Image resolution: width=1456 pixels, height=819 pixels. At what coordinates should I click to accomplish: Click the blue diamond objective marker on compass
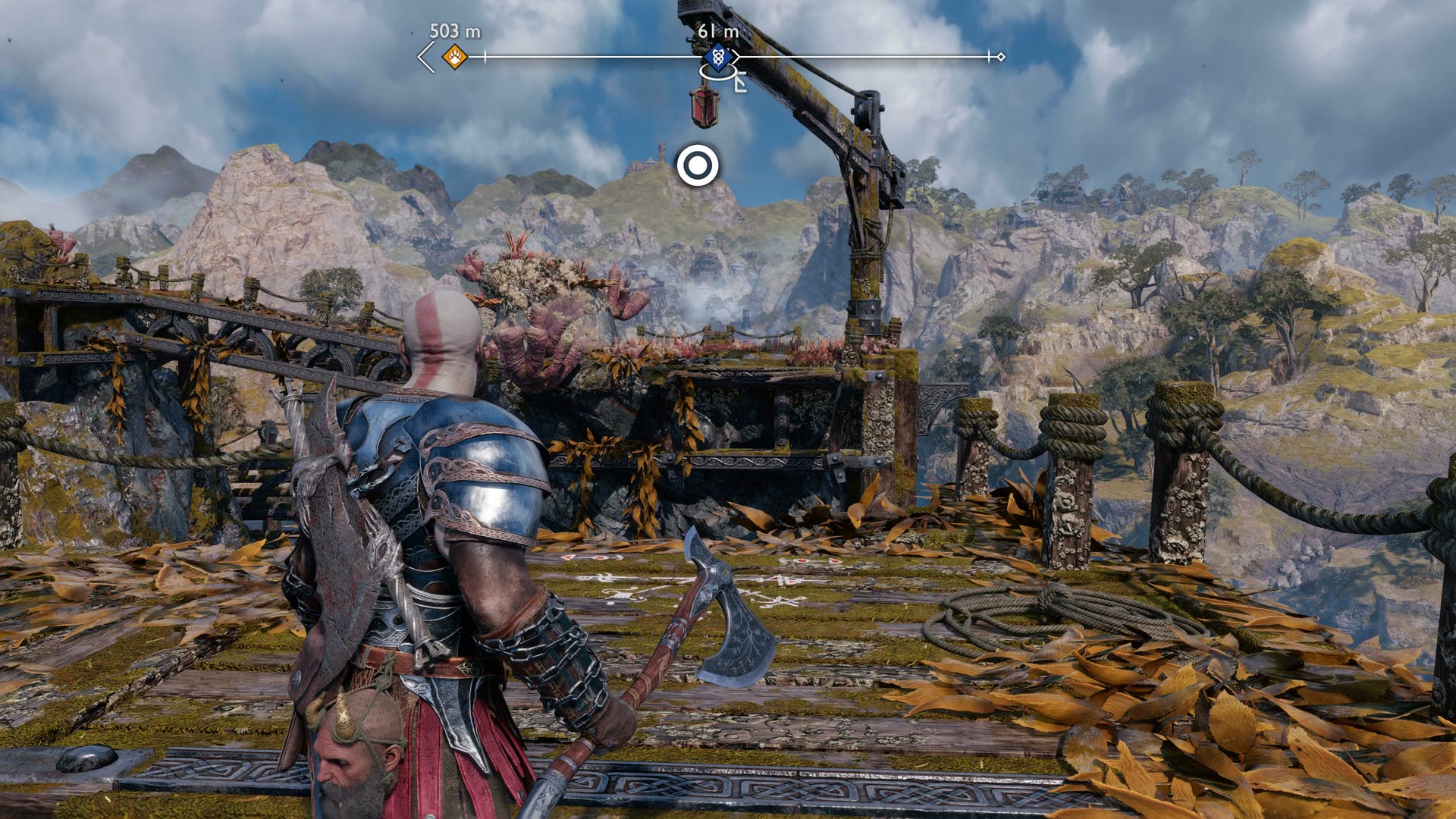717,57
